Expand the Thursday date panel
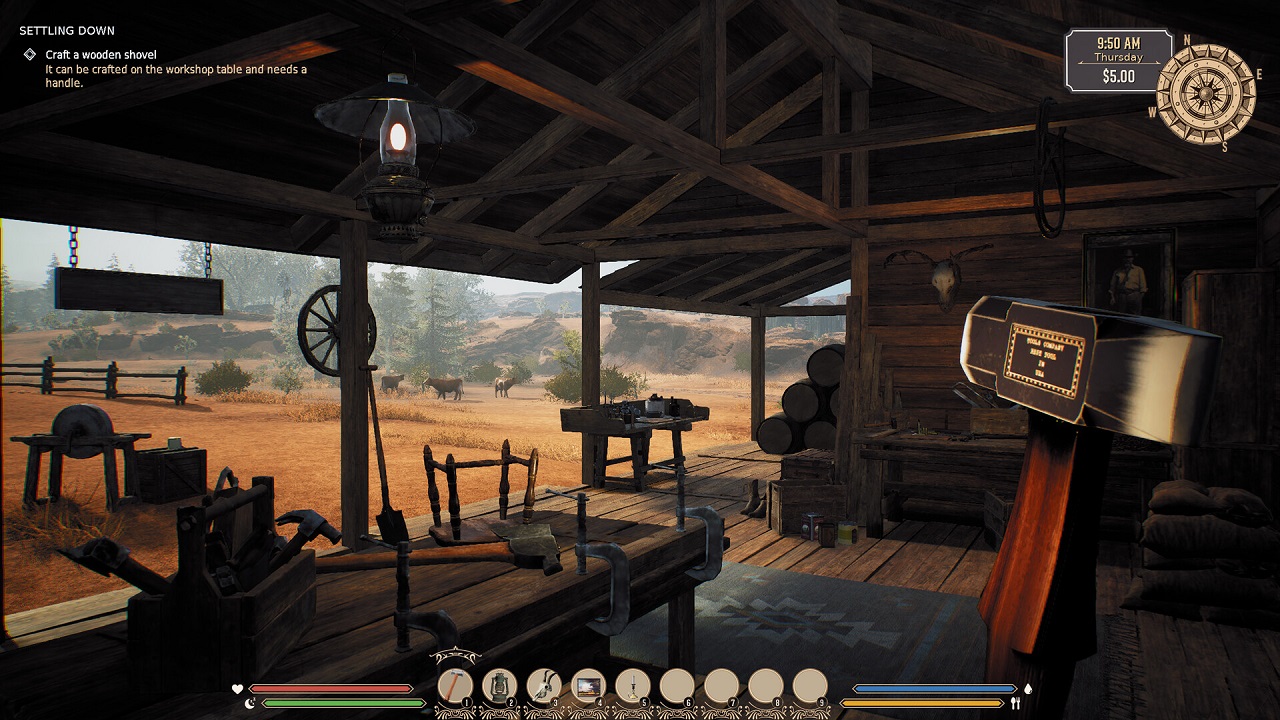 [1122, 59]
